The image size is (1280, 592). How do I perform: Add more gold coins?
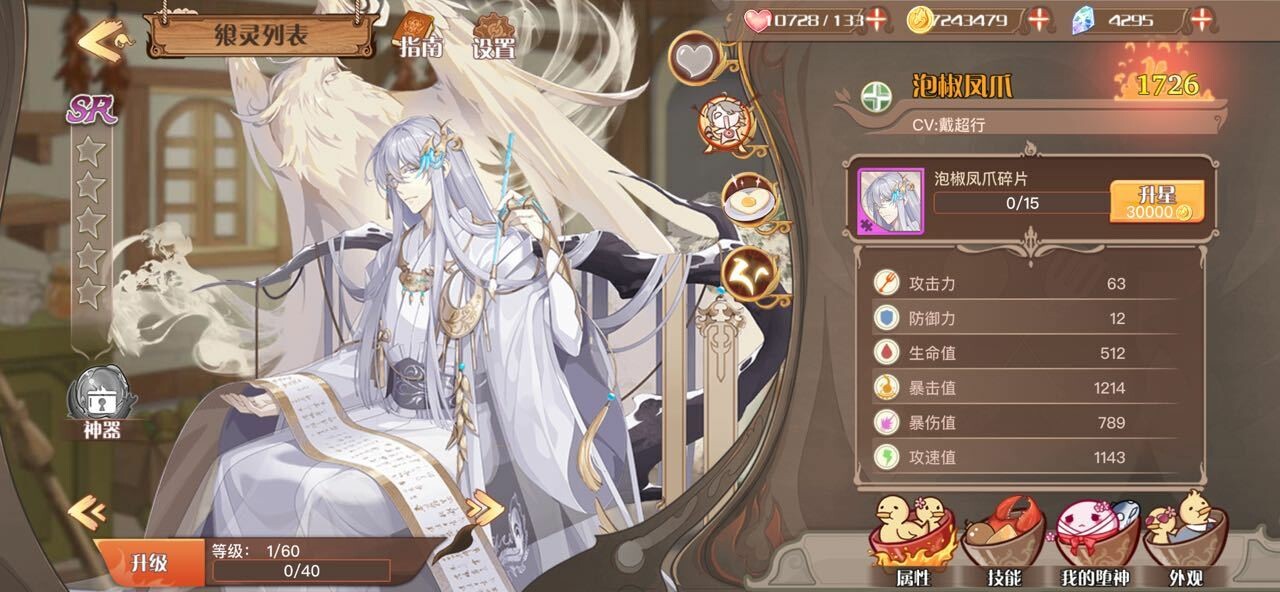click(x=1040, y=19)
